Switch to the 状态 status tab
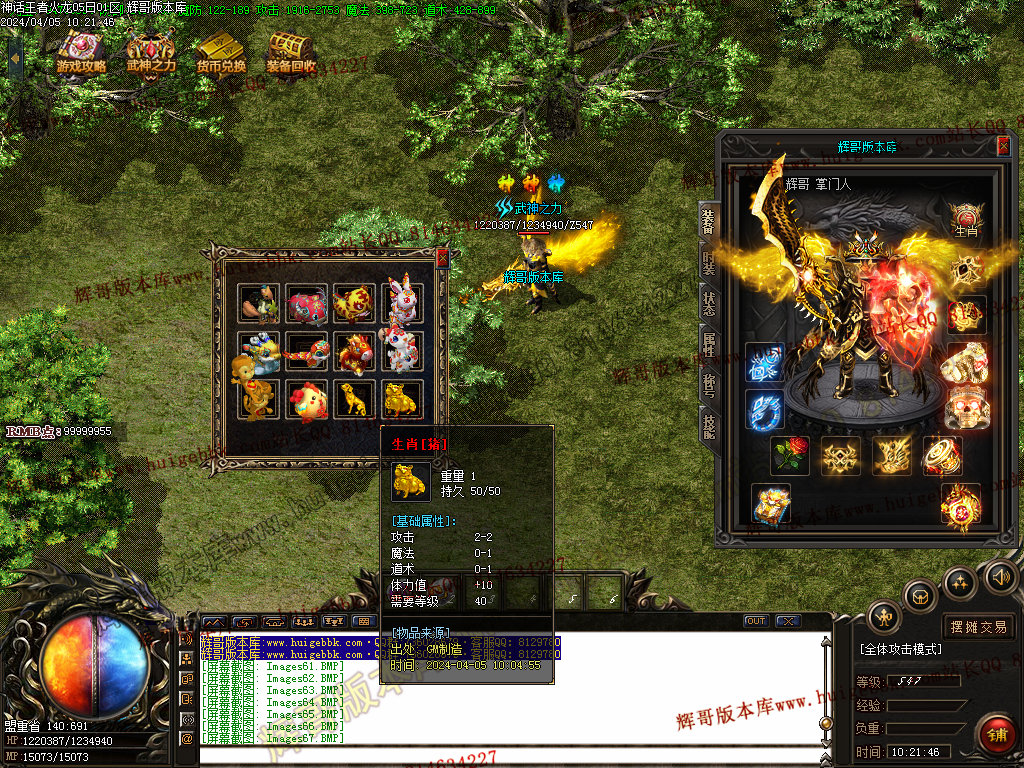 [708, 304]
